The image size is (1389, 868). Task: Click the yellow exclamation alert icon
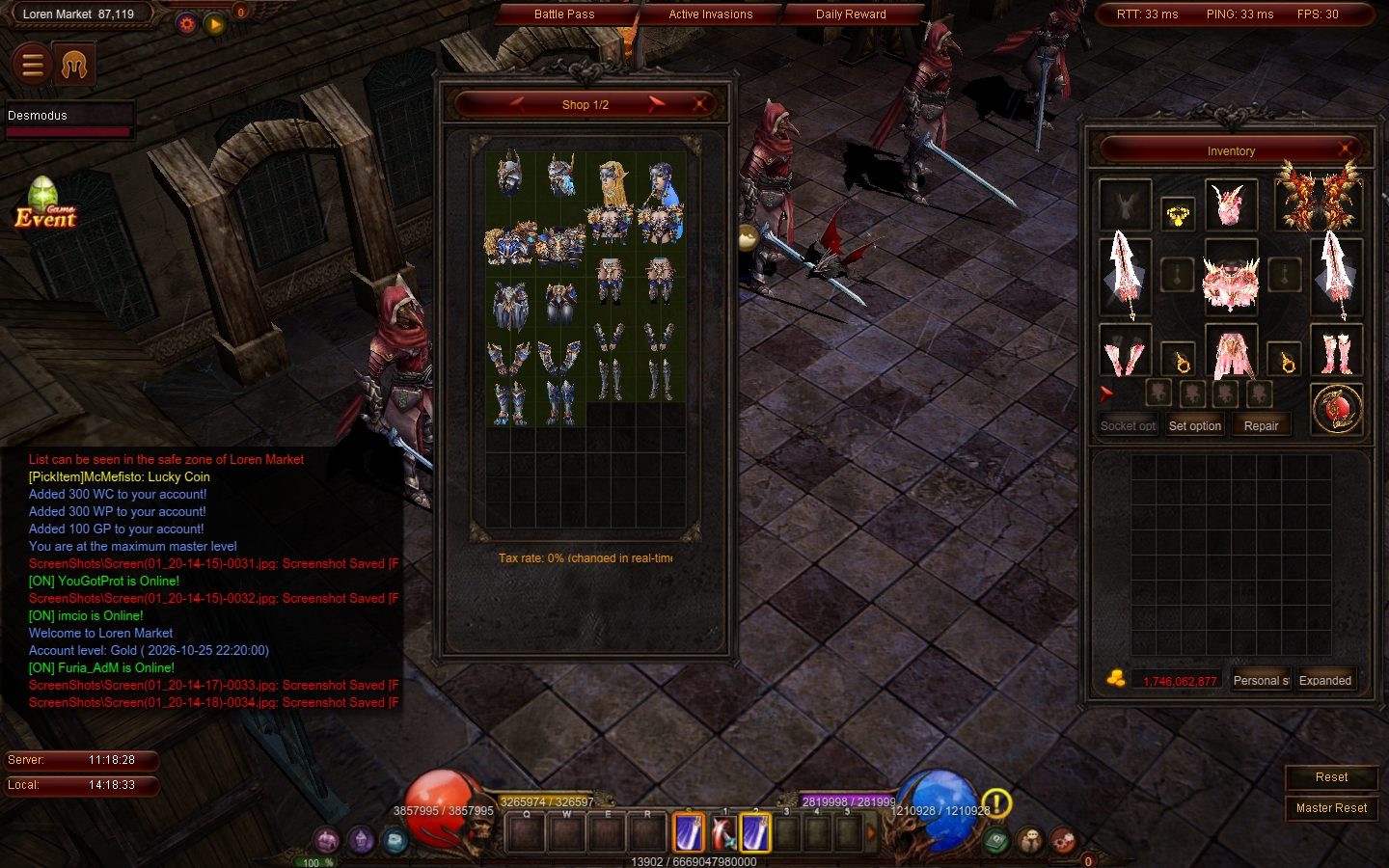tap(996, 801)
